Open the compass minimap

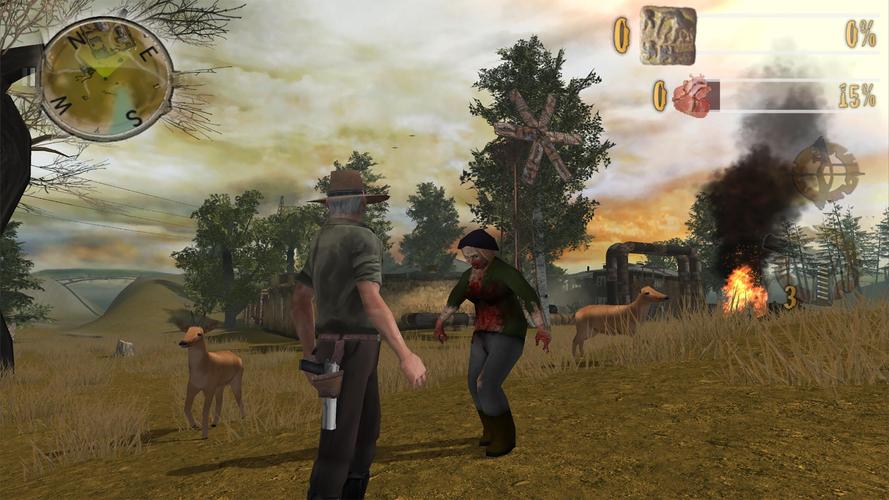106,77
